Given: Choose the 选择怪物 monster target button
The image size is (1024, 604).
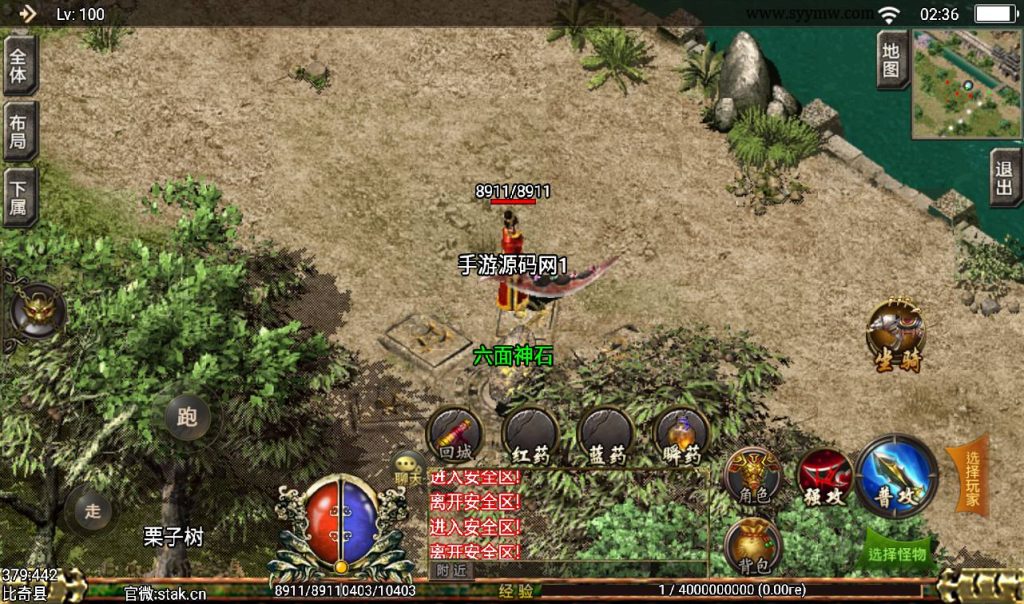Looking at the screenshot, I should 897,553.
